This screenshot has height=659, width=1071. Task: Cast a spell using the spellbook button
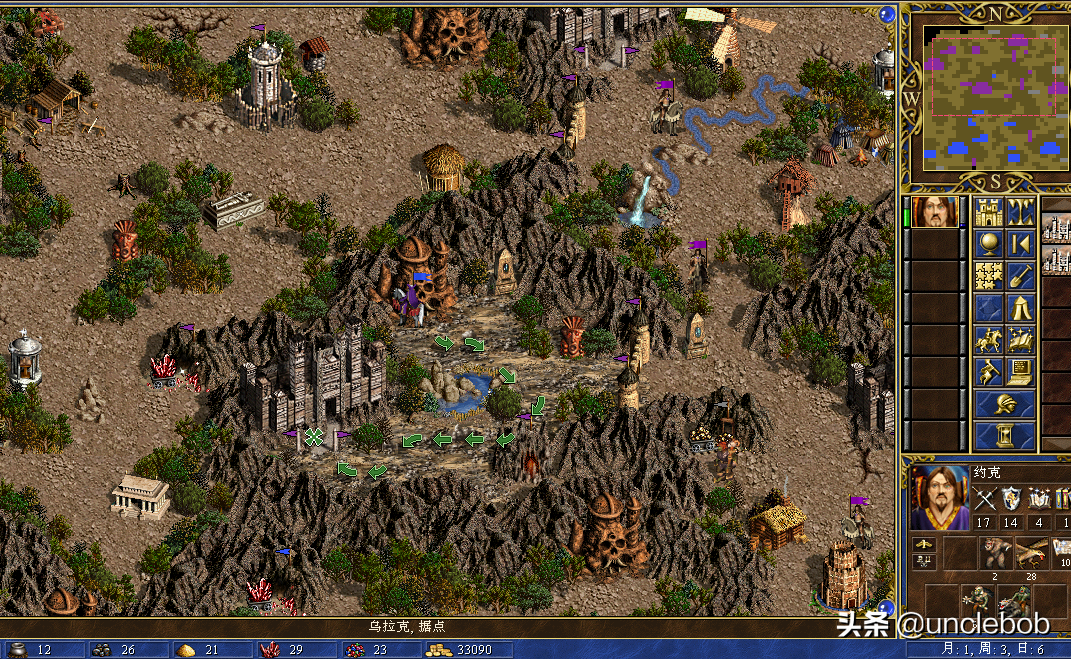(1020, 340)
